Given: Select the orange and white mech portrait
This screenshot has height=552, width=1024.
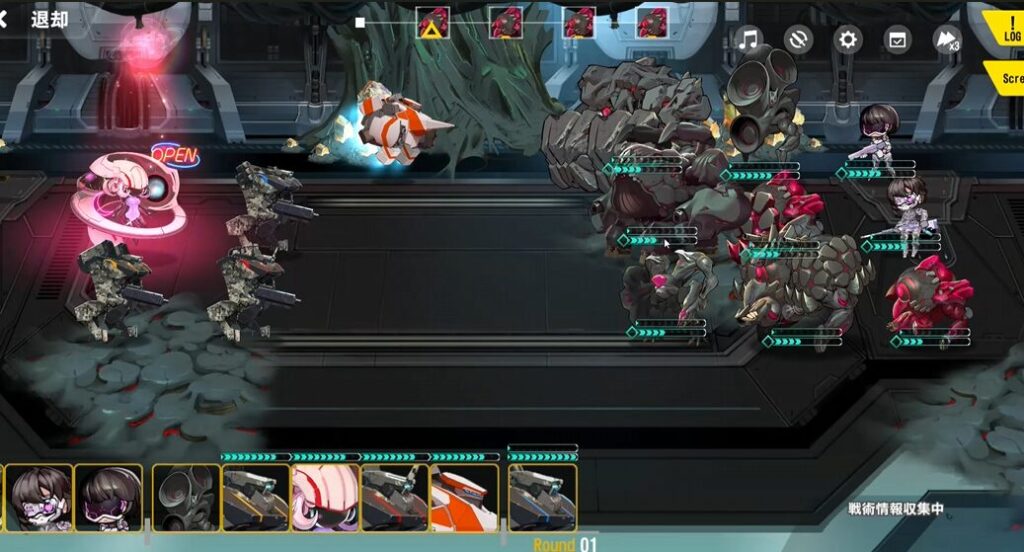Looking at the screenshot, I should tap(464, 497).
